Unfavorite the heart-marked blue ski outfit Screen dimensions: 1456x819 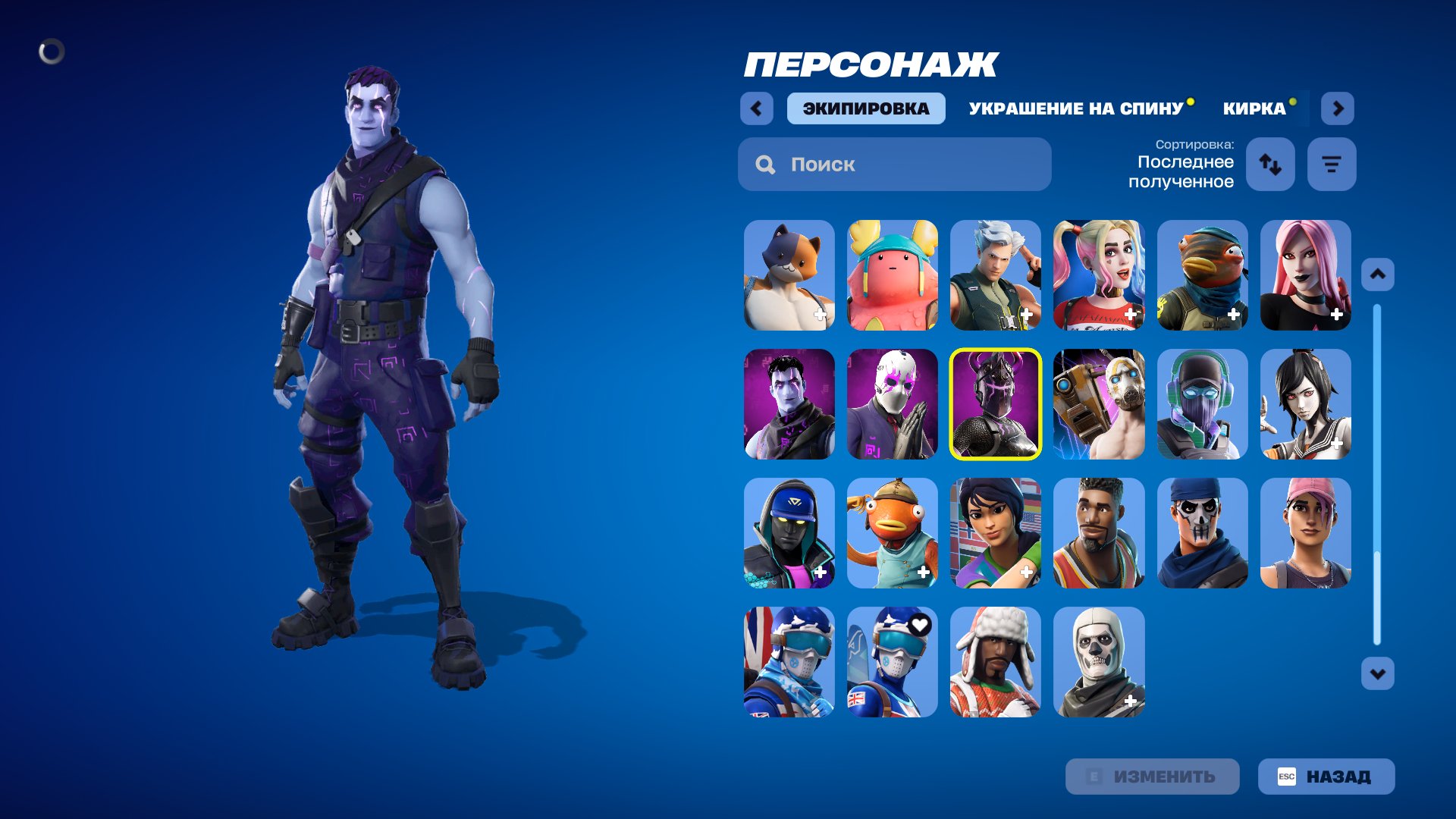coord(920,626)
